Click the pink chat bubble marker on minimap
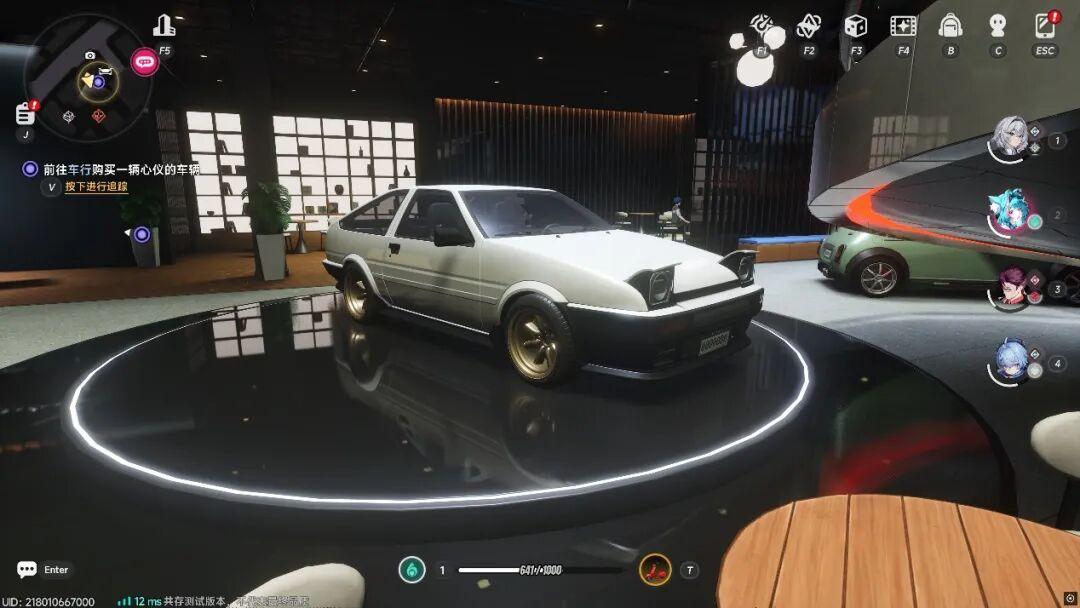 145,62
